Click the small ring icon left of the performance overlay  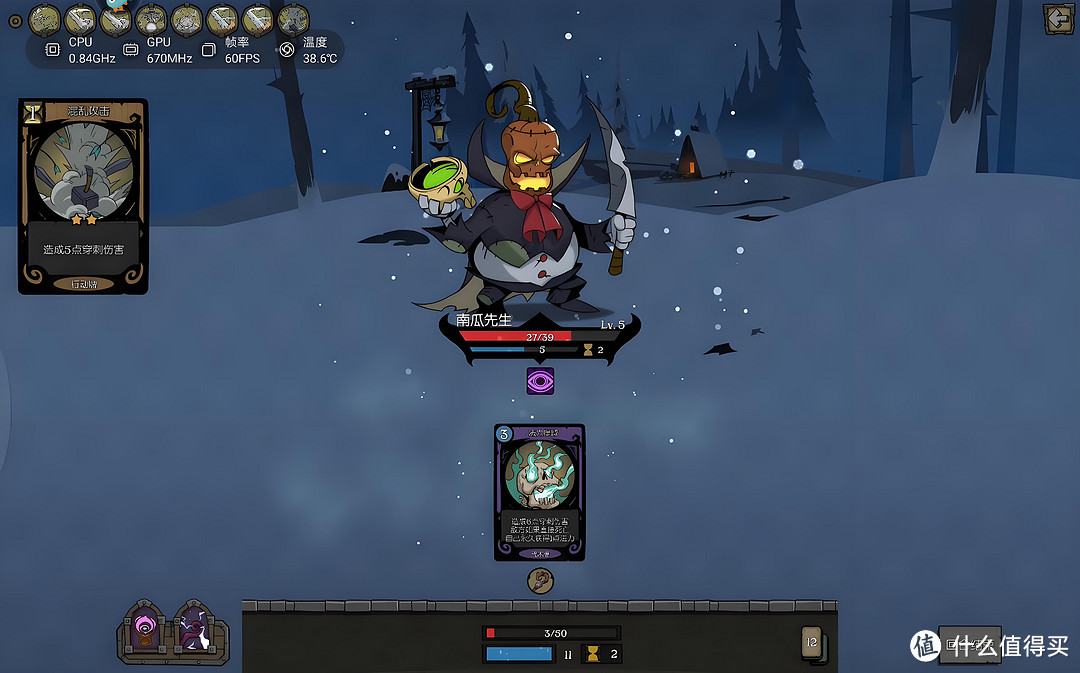click(x=14, y=19)
